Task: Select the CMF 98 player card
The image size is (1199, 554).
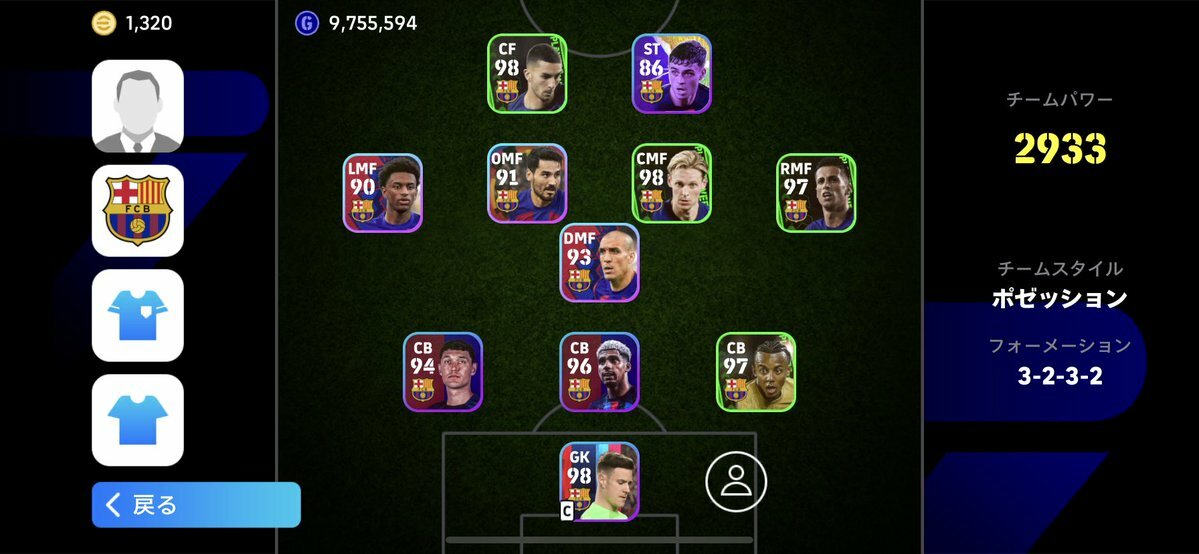Action: click(x=671, y=183)
